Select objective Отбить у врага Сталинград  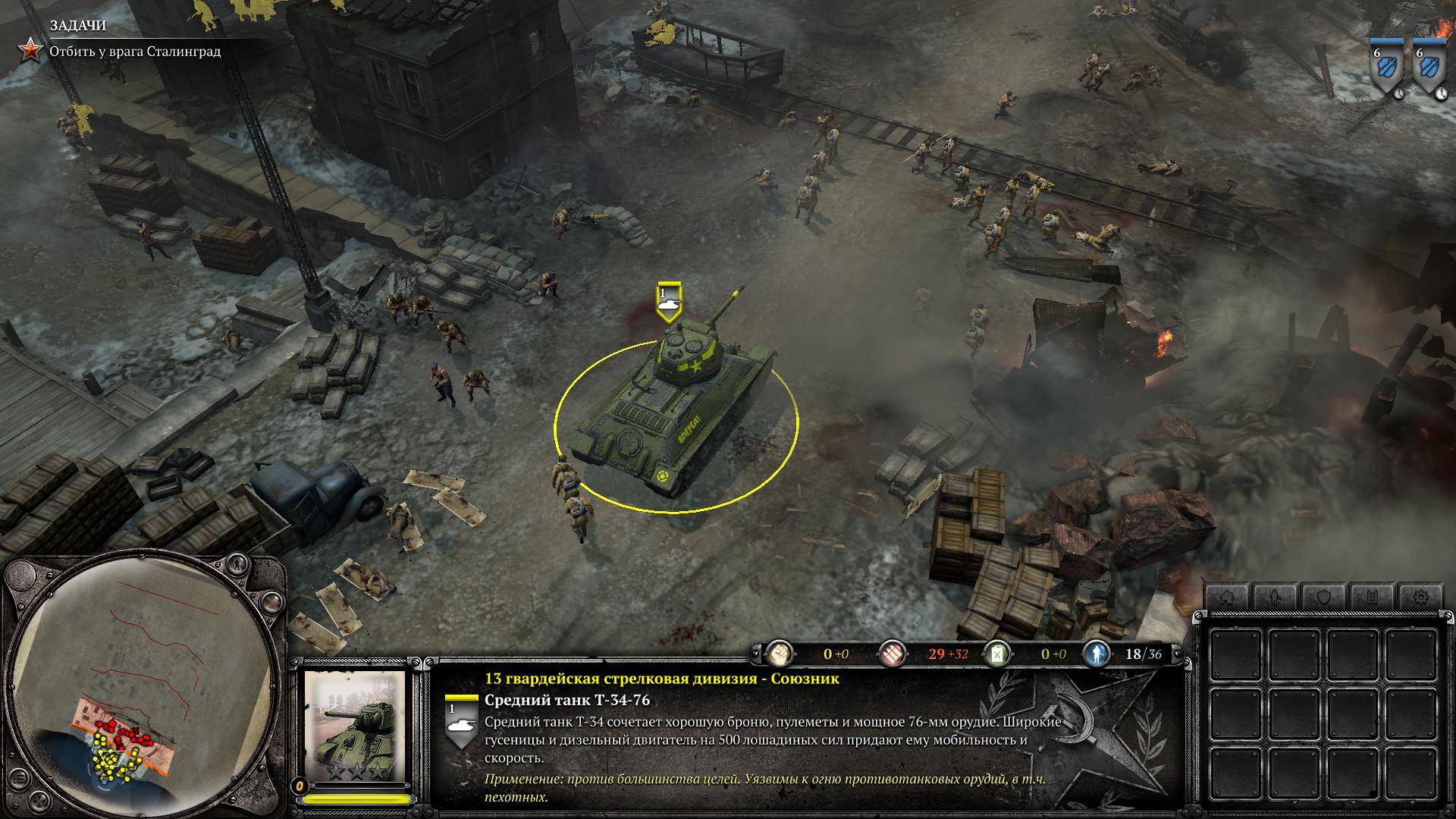[x=135, y=52]
